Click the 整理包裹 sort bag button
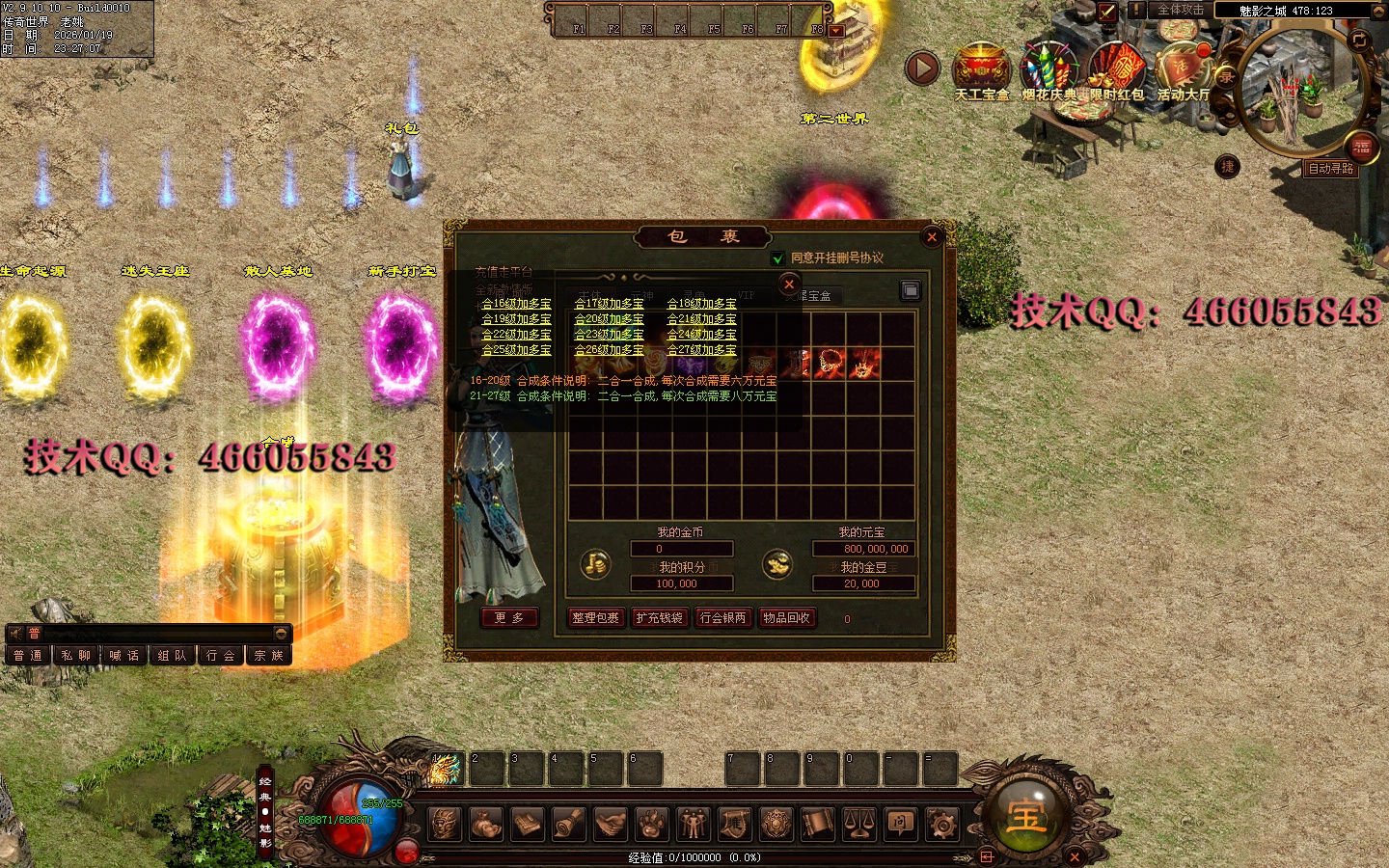Screen dimensions: 1389x868 (x=595, y=618)
